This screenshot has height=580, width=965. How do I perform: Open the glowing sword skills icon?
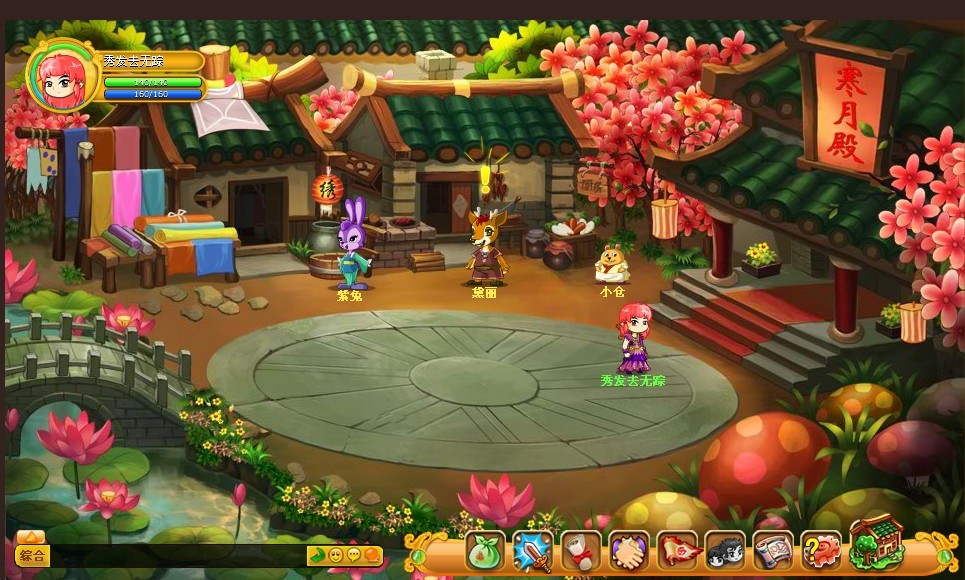pyautogui.click(x=533, y=551)
